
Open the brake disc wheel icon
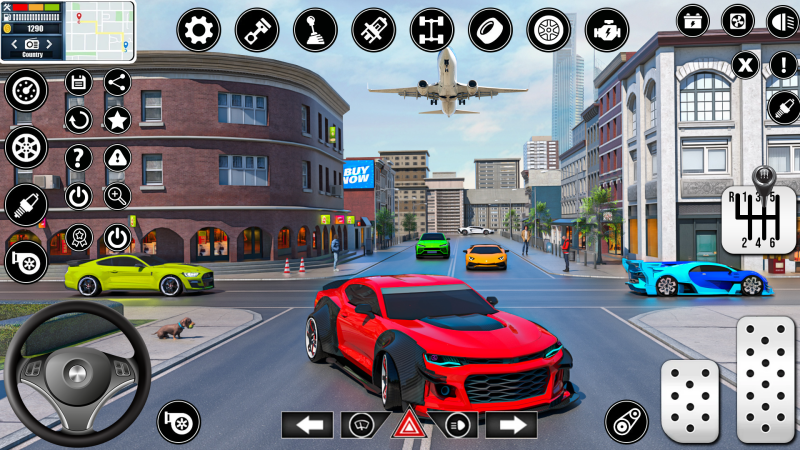click(548, 30)
